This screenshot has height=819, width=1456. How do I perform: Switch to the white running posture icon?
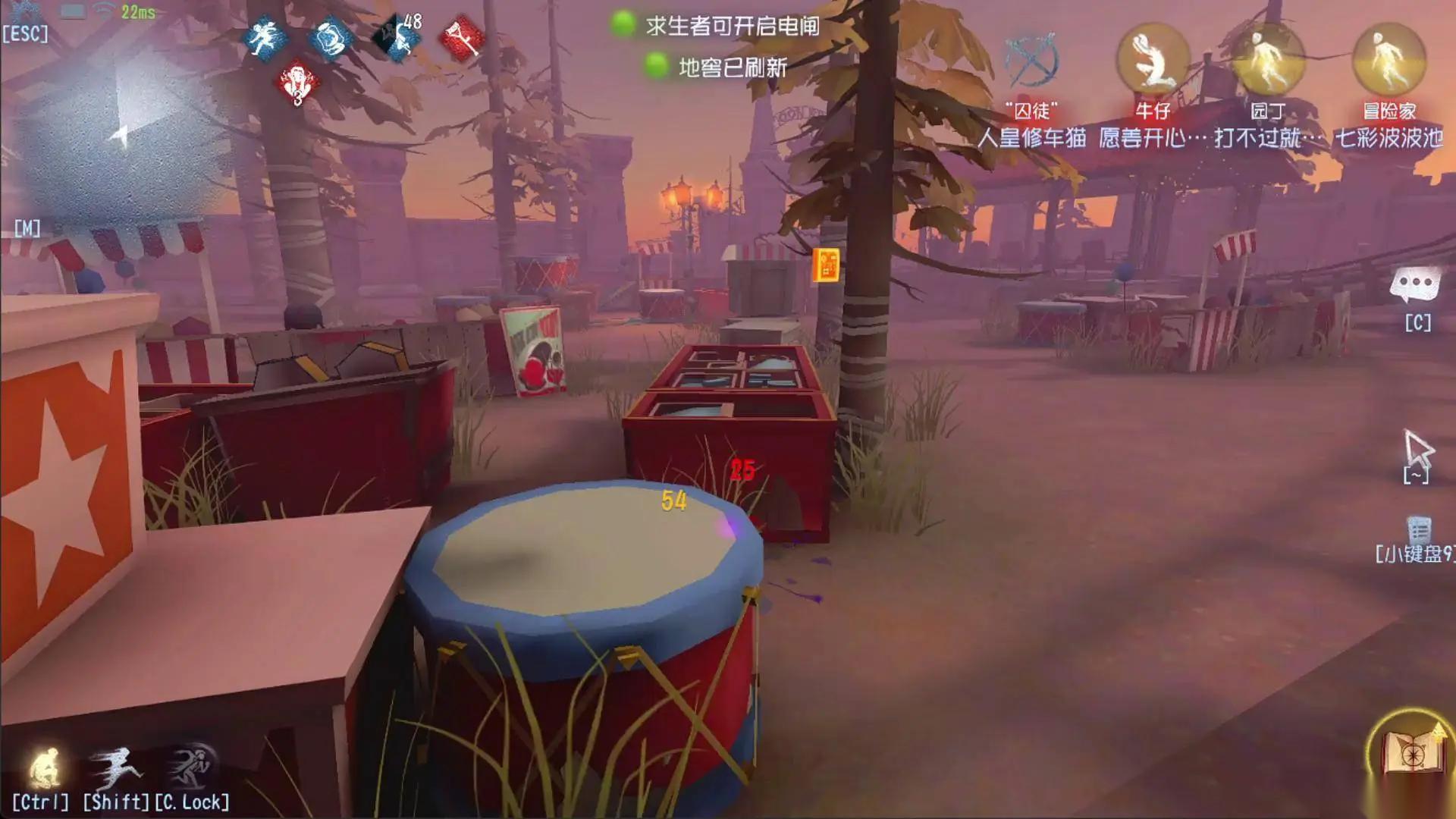coord(115,767)
